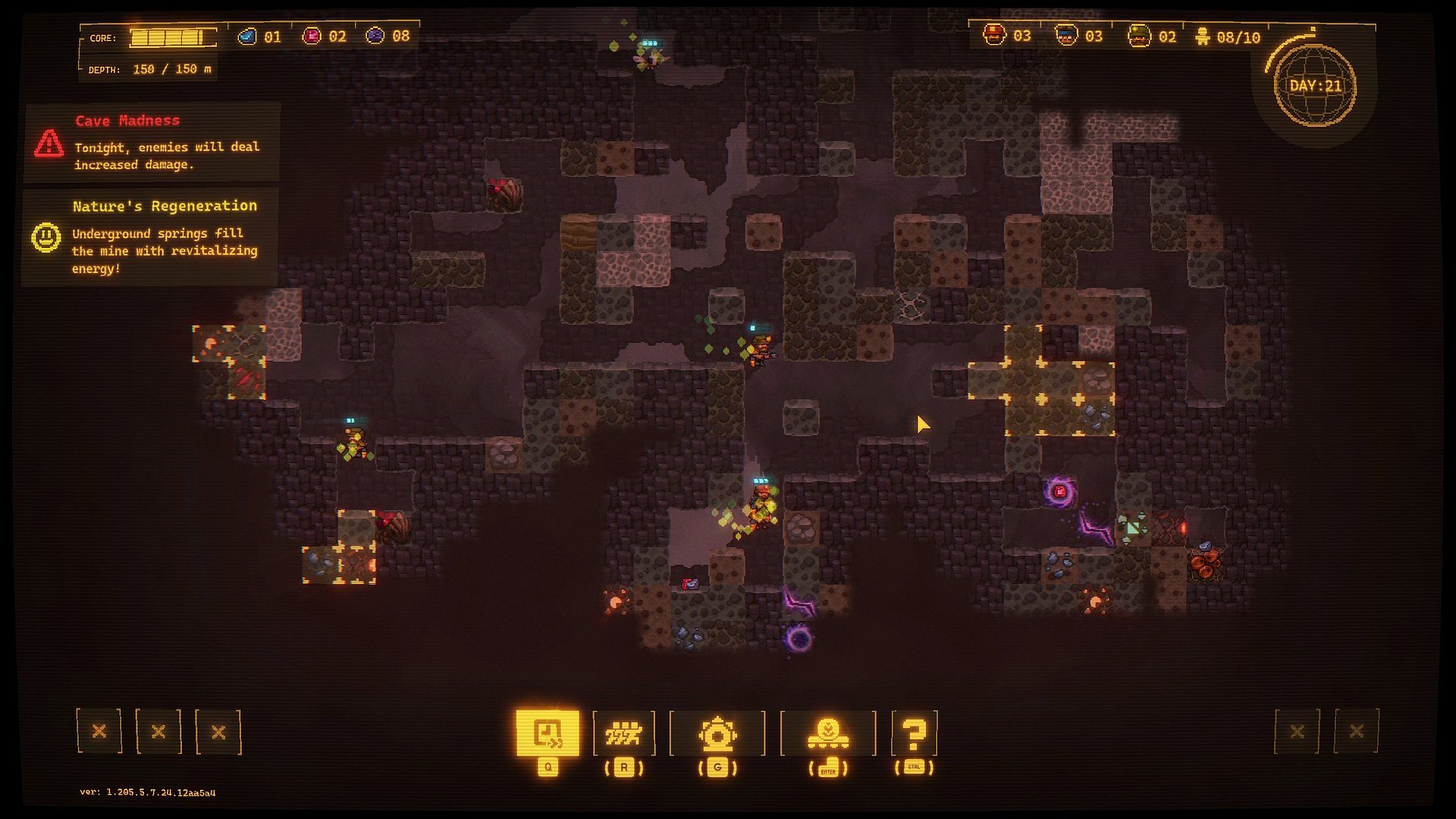Open the turret build button

coord(717,734)
